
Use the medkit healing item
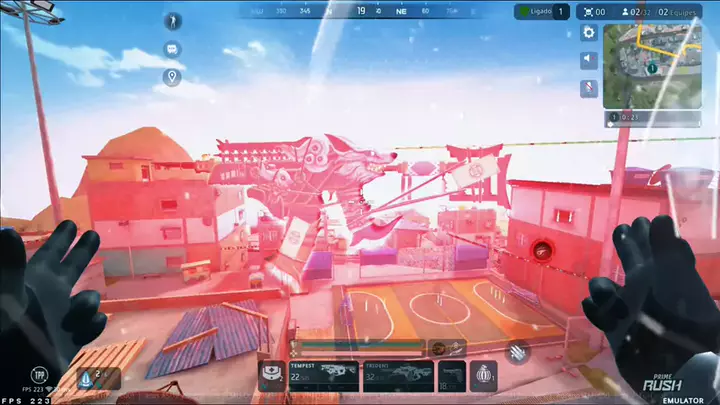click(270, 375)
